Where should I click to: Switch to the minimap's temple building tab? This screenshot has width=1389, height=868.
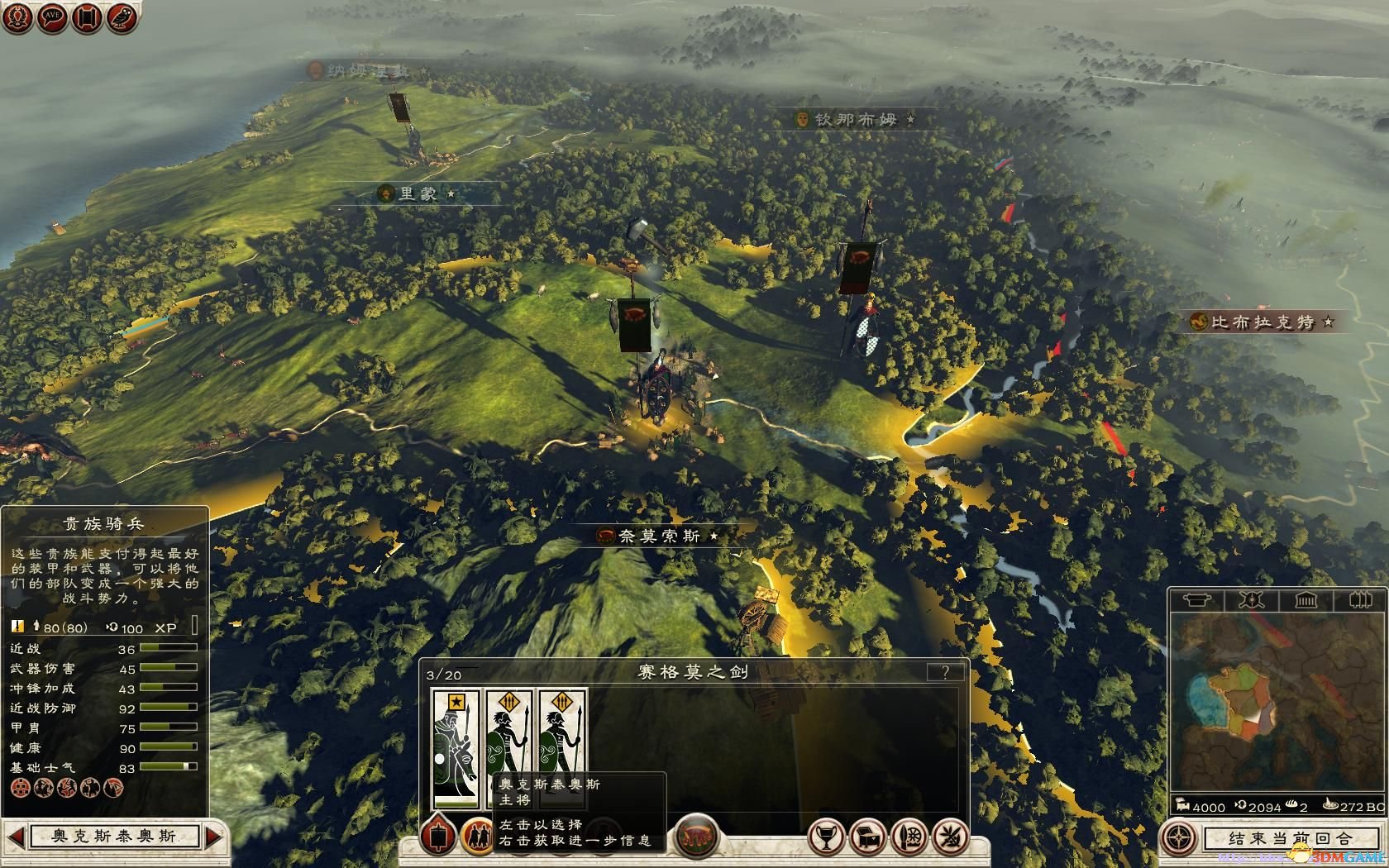tap(1305, 600)
